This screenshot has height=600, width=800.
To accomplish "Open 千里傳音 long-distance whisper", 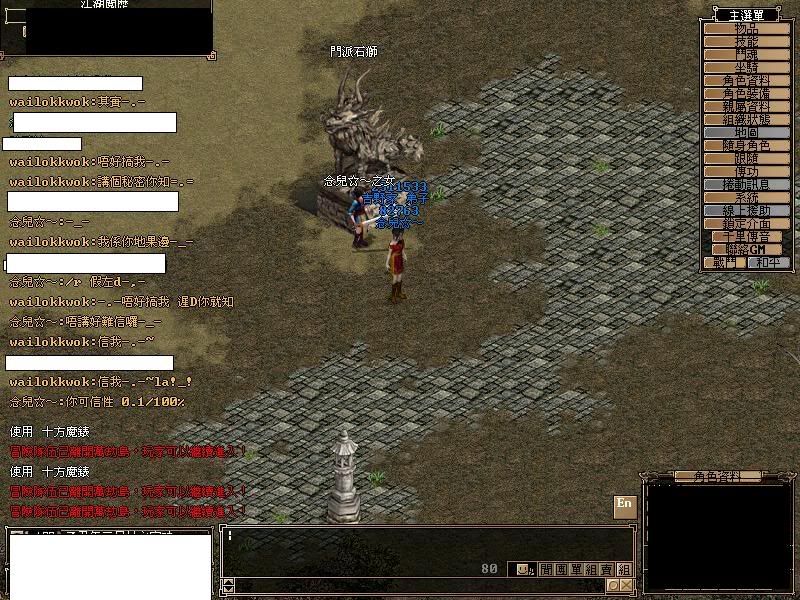I will point(746,237).
